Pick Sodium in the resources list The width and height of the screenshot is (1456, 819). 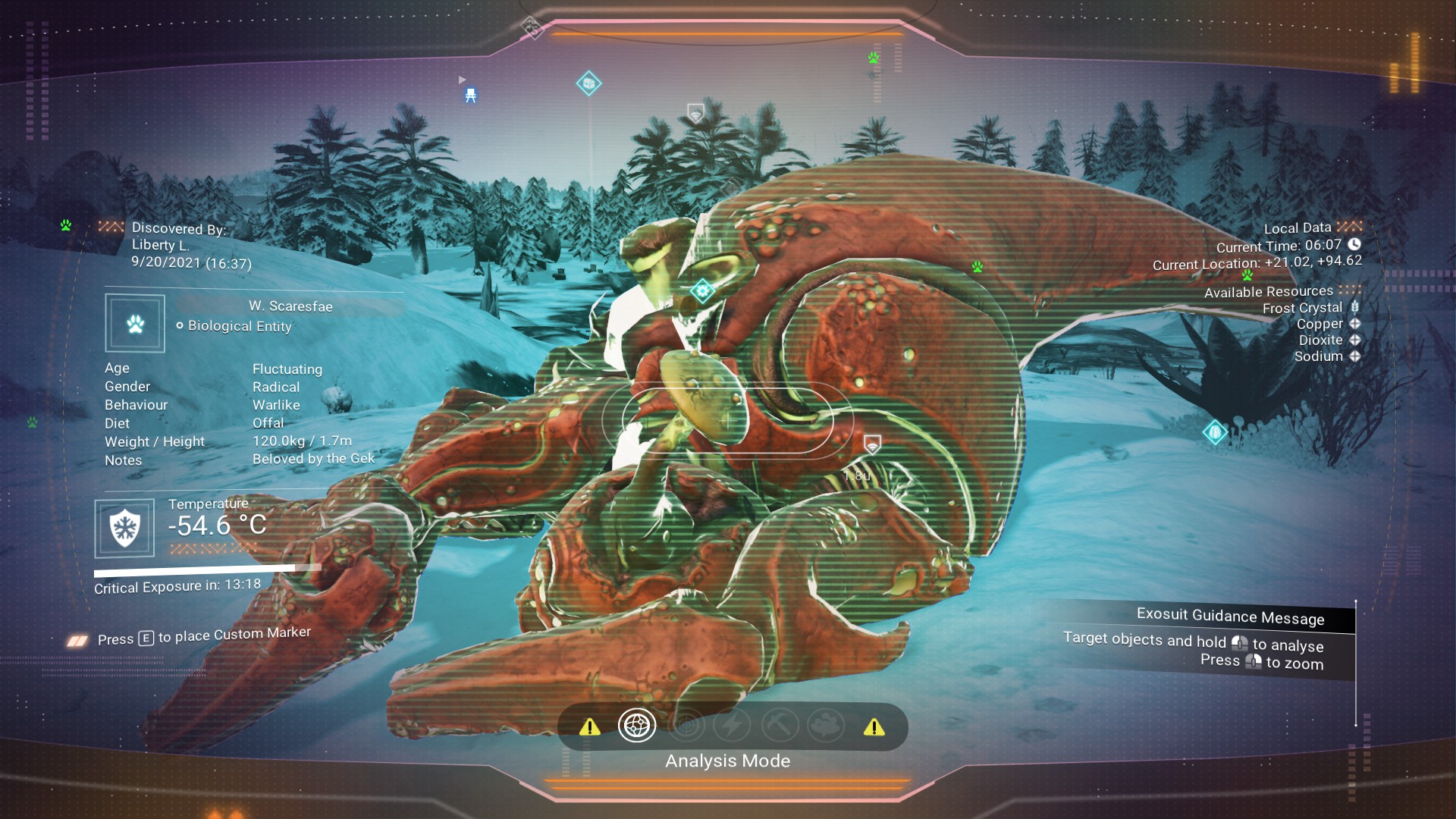1318,356
